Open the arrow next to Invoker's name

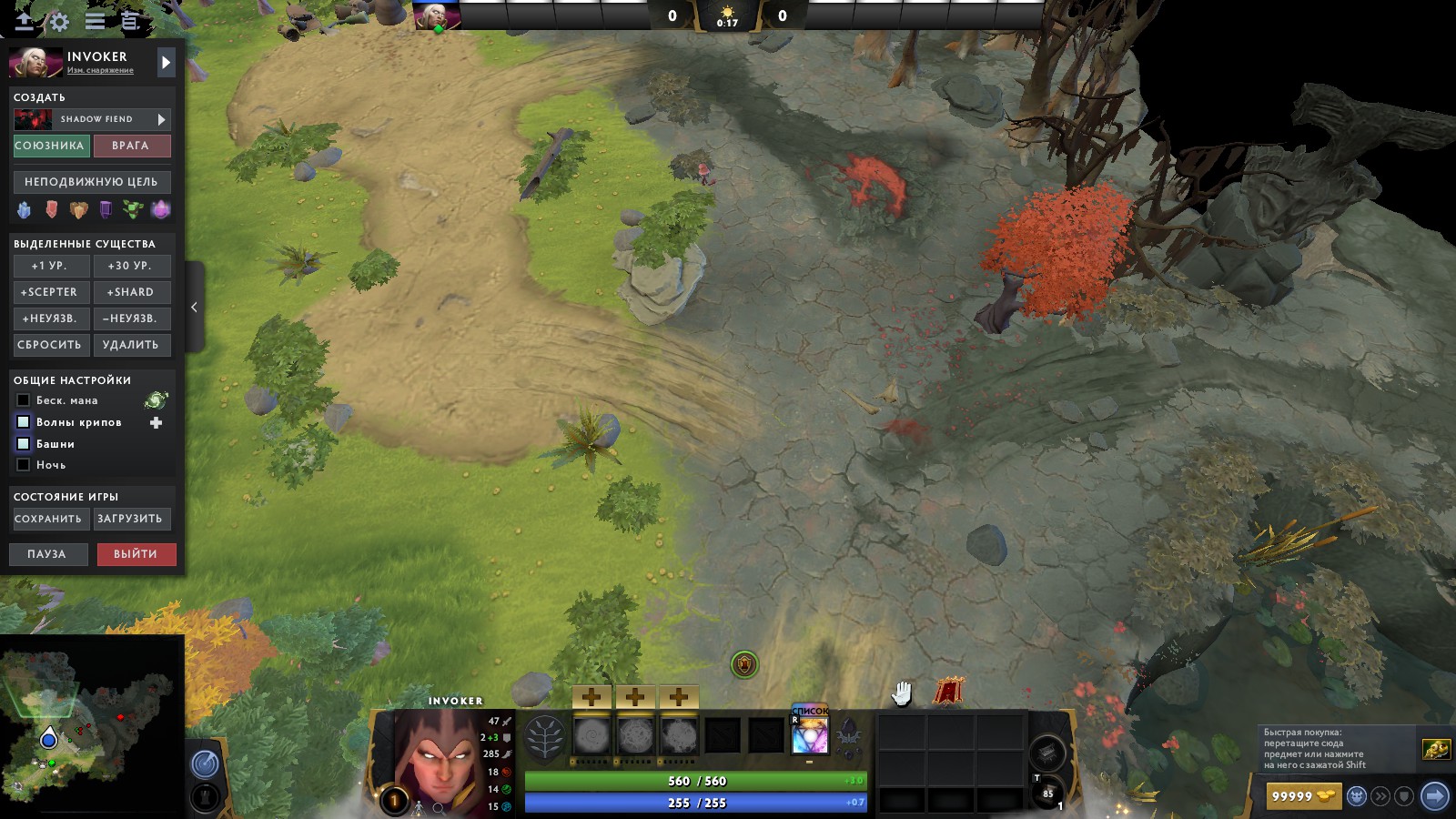pyautogui.click(x=165, y=64)
